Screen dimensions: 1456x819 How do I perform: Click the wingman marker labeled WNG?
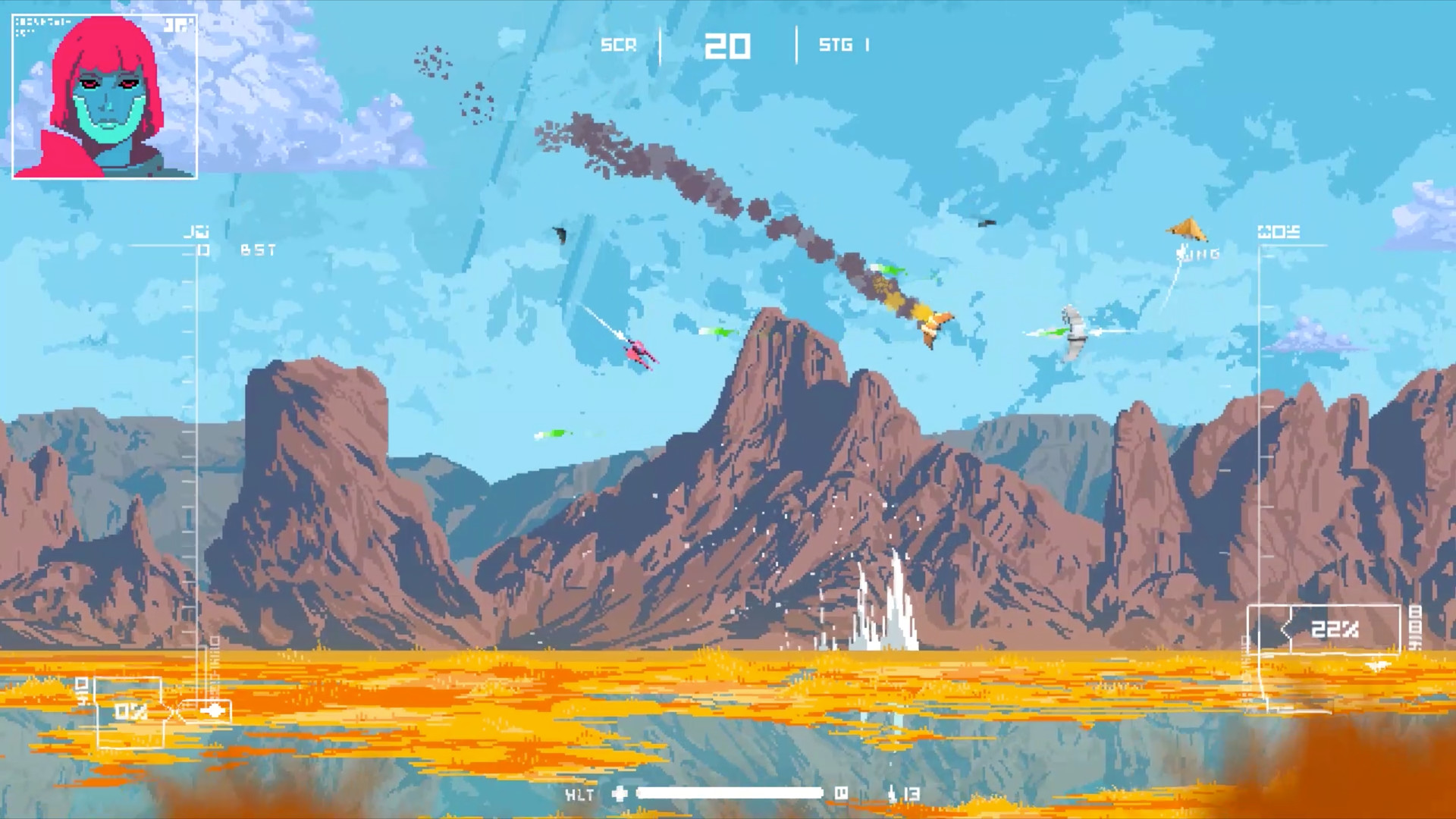[1197, 253]
